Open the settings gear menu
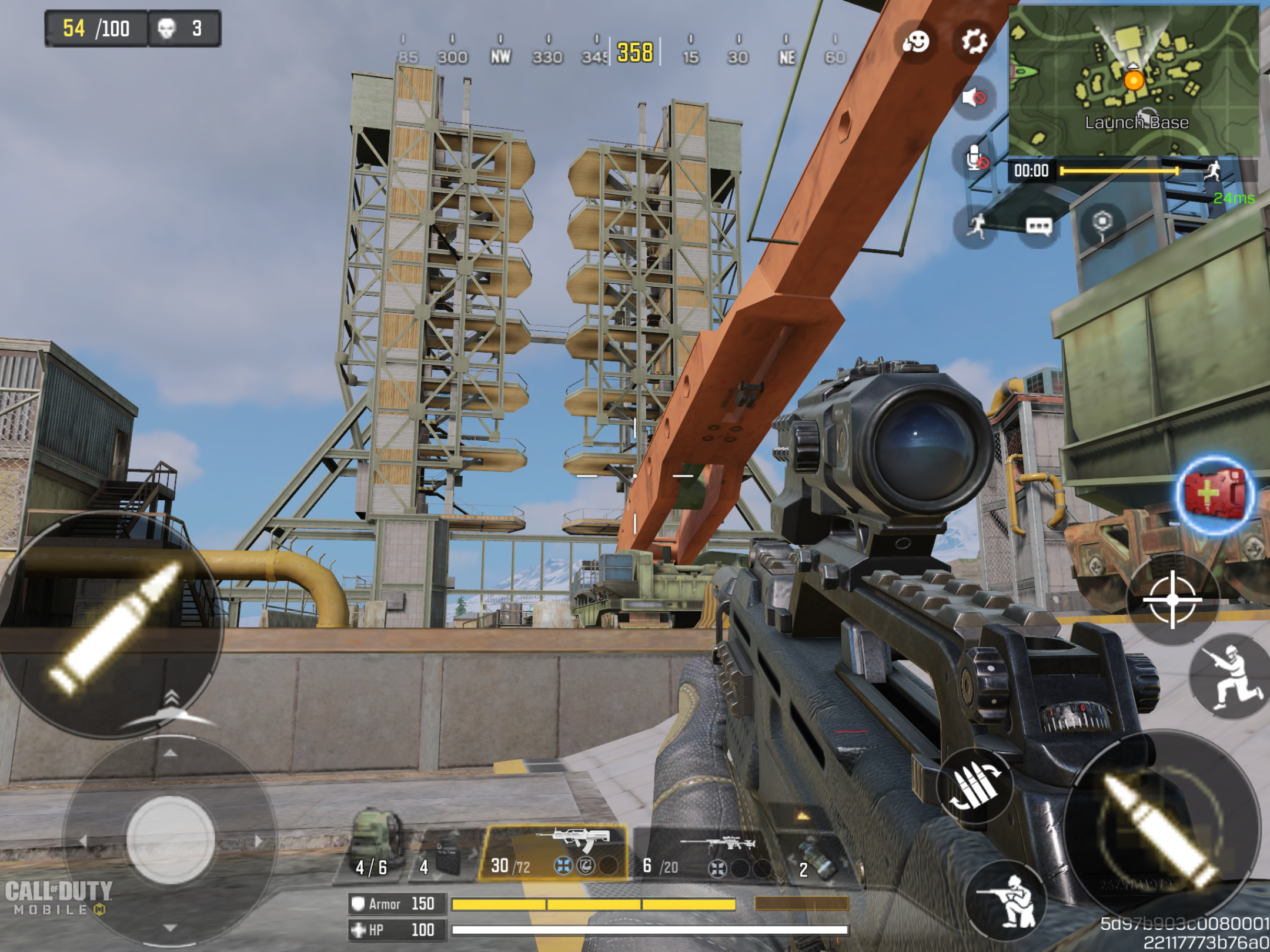Viewport: 1270px width, 952px height. tap(974, 41)
